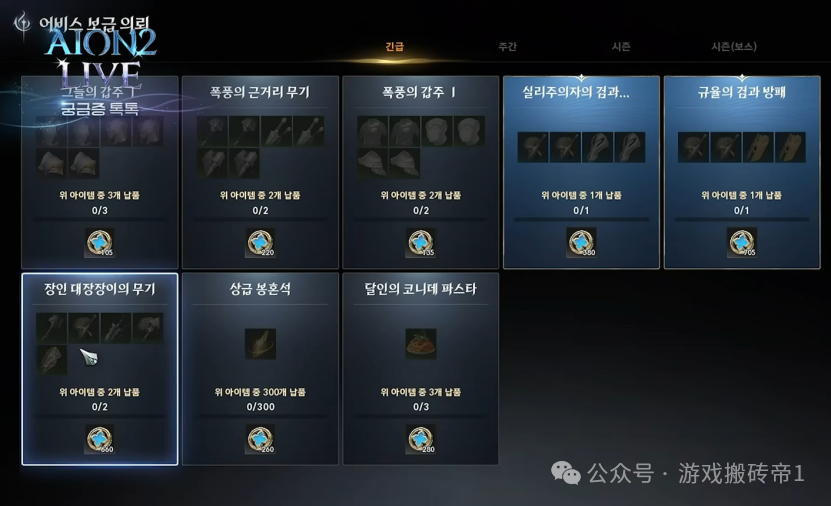
Task: Open the 주간 (weekly) tab
Action: (x=507, y=47)
